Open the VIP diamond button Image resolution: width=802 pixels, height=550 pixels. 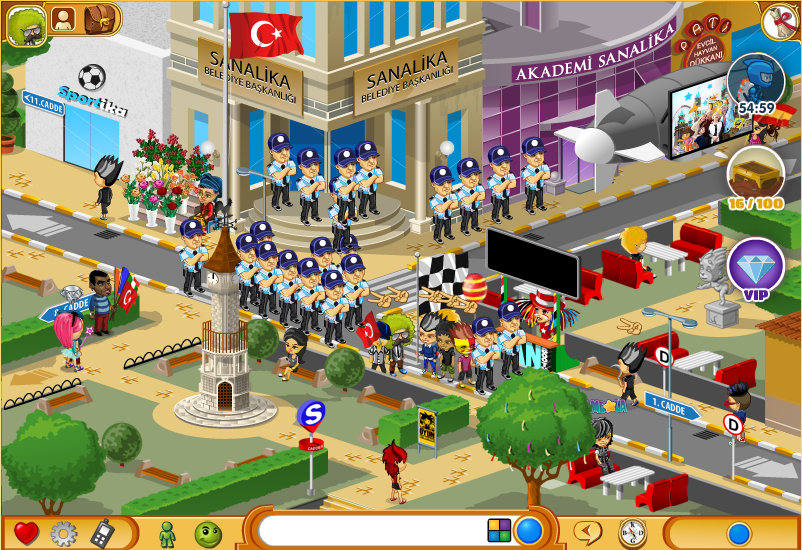click(755, 267)
